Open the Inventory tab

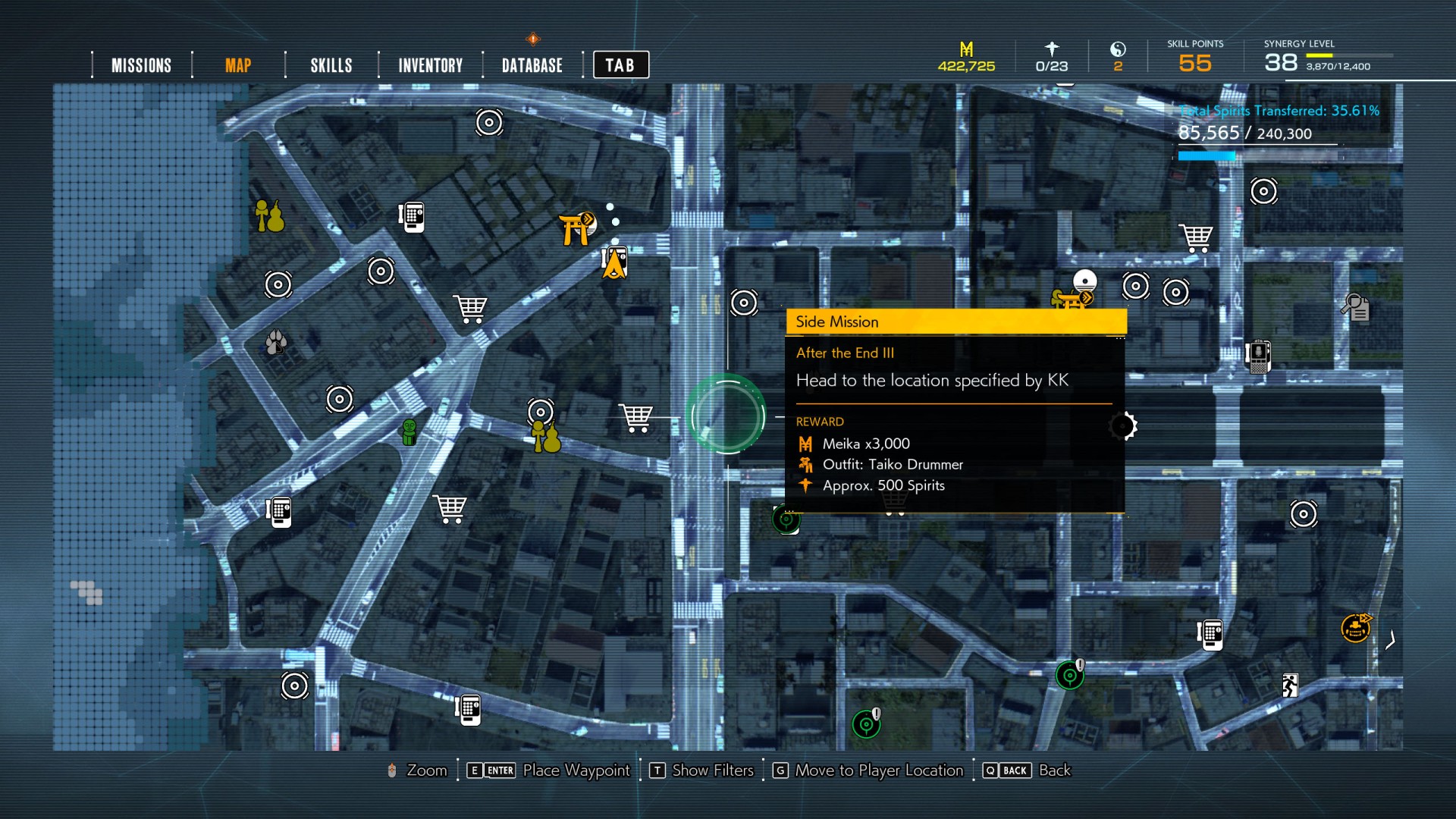(430, 65)
